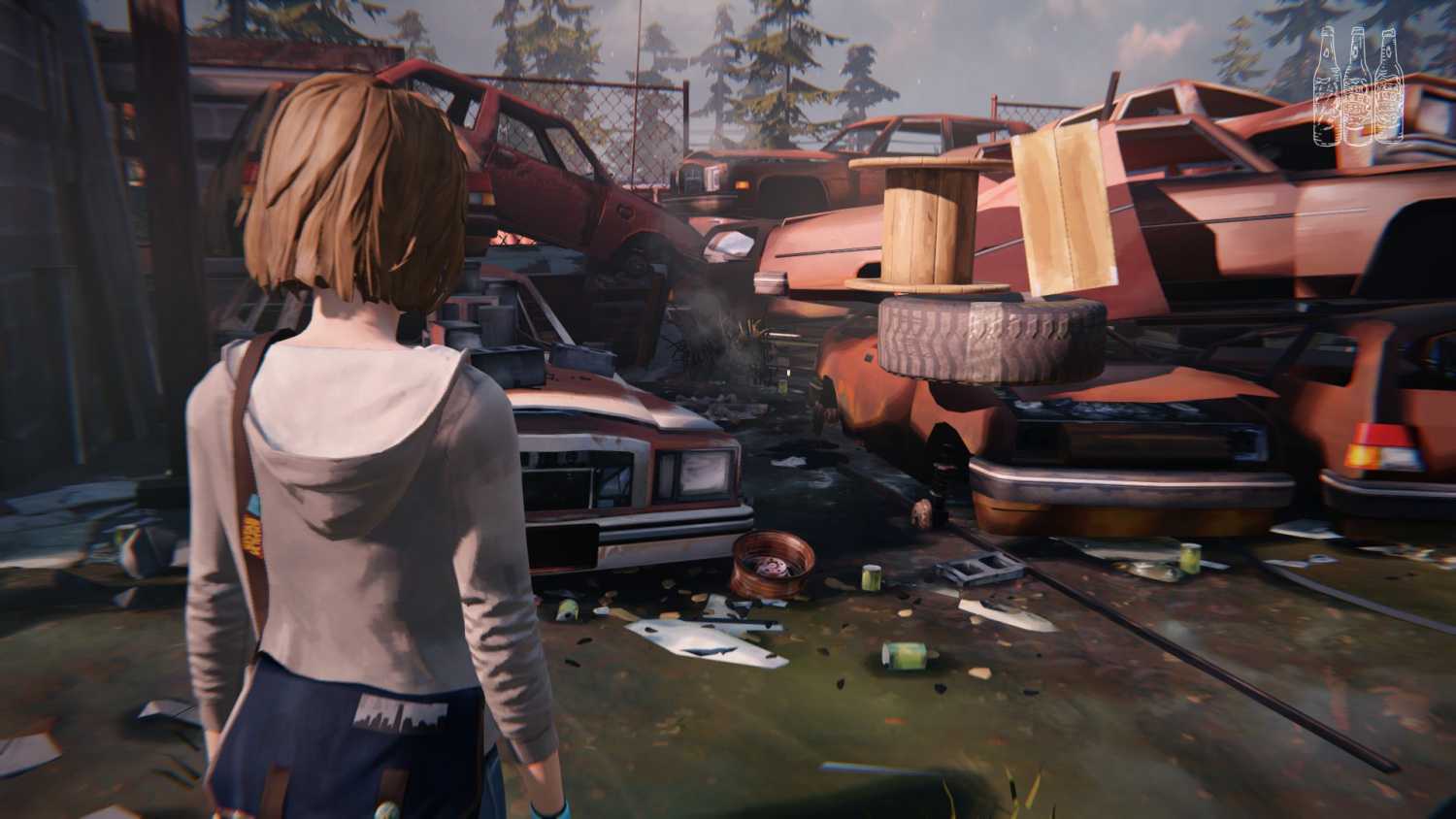Image resolution: width=1456 pixels, height=819 pixels.
Task: Click the bottle collection tracker icon
Action: (x=1358, y=86)
